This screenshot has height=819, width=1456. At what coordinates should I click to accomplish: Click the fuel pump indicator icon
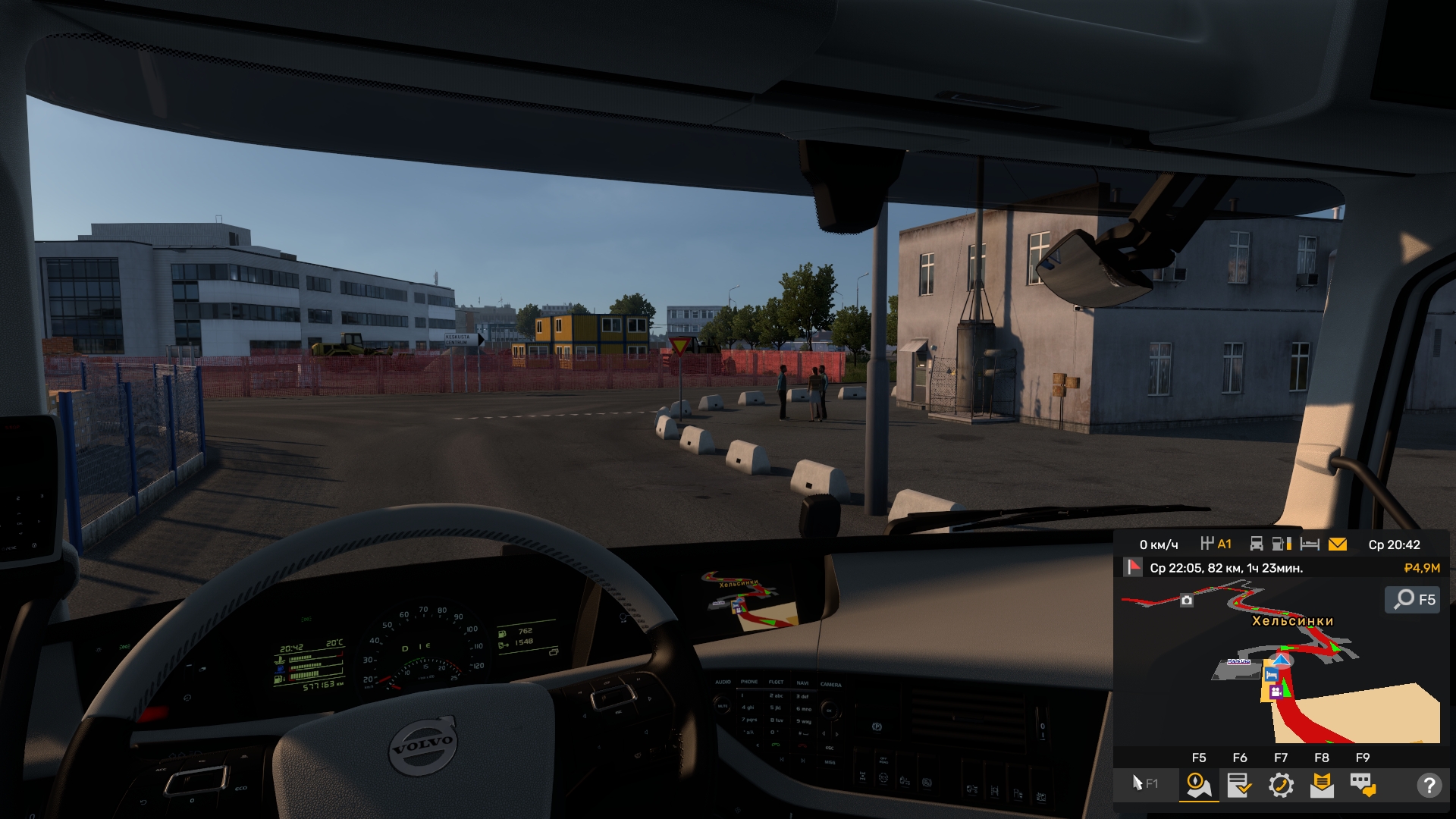tap(1282, 544)
